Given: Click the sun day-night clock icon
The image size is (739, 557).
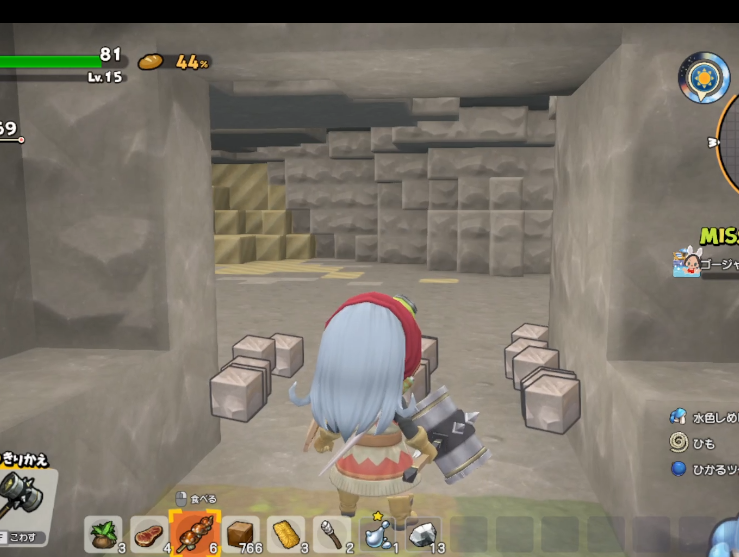Looking at the screenshot, I should coord(703,77).
